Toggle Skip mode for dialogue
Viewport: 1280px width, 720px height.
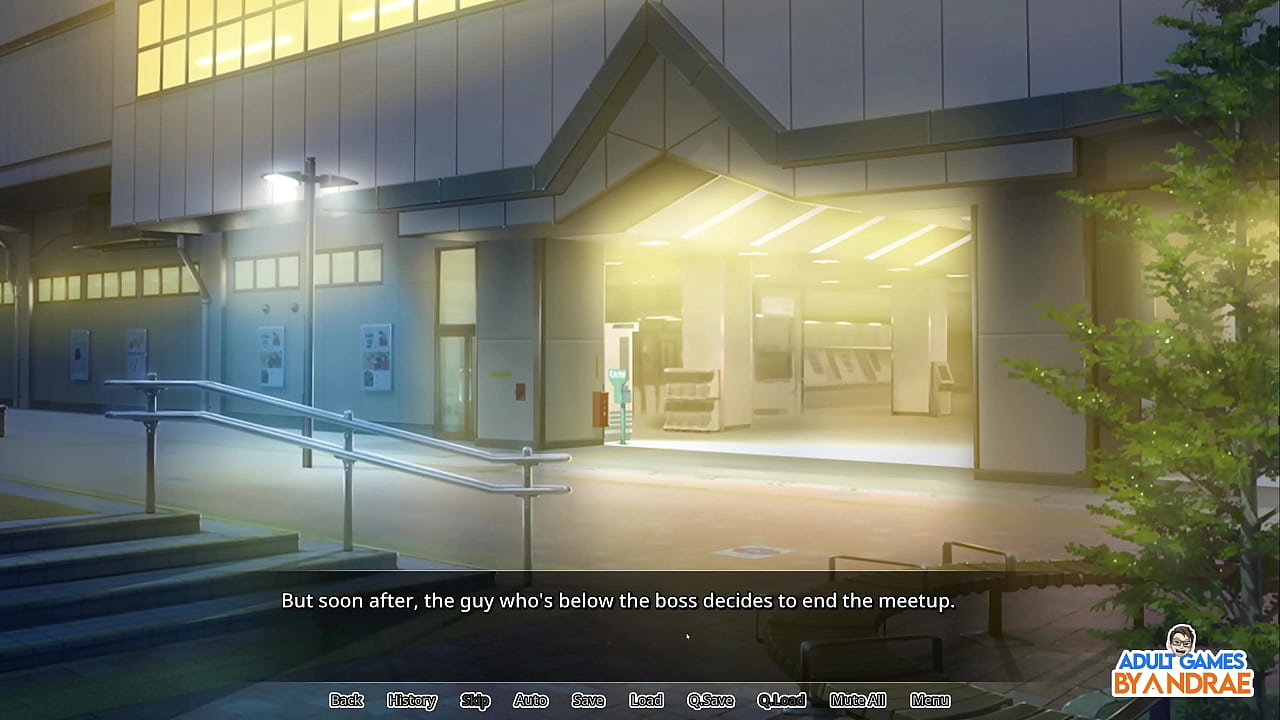[x=475, y=700]
